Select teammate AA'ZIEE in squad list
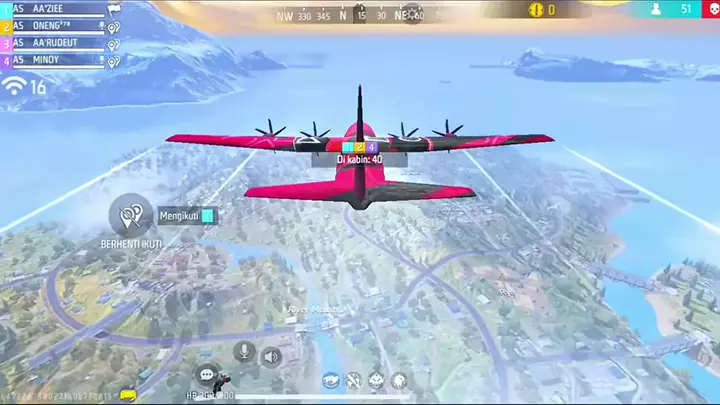The height and width of the screenshot is (405, 720). pos(55,8)
